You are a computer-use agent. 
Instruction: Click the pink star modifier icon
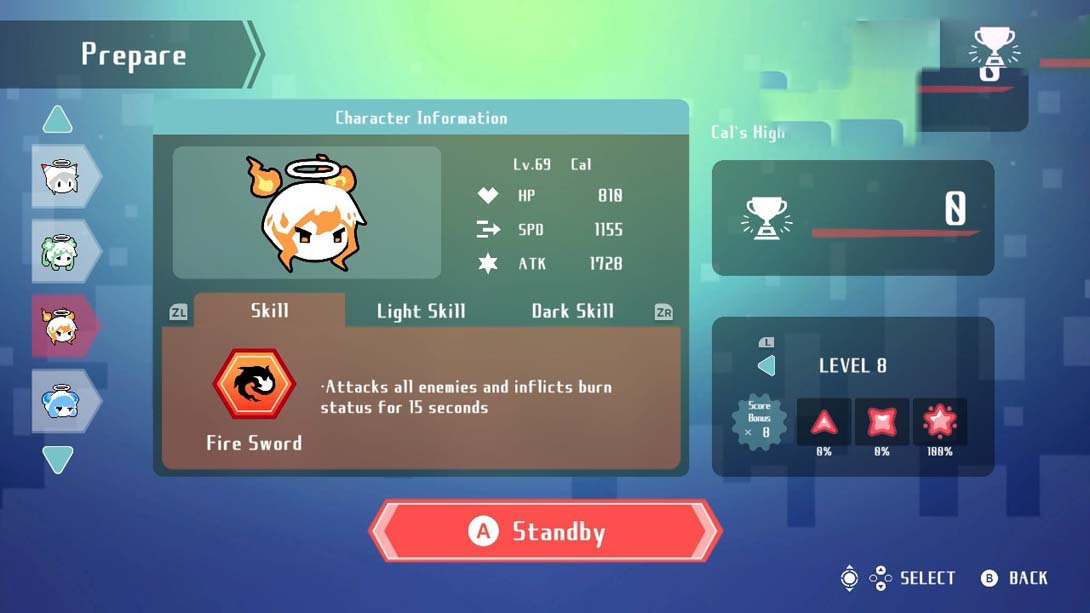[x=940, y=422]
